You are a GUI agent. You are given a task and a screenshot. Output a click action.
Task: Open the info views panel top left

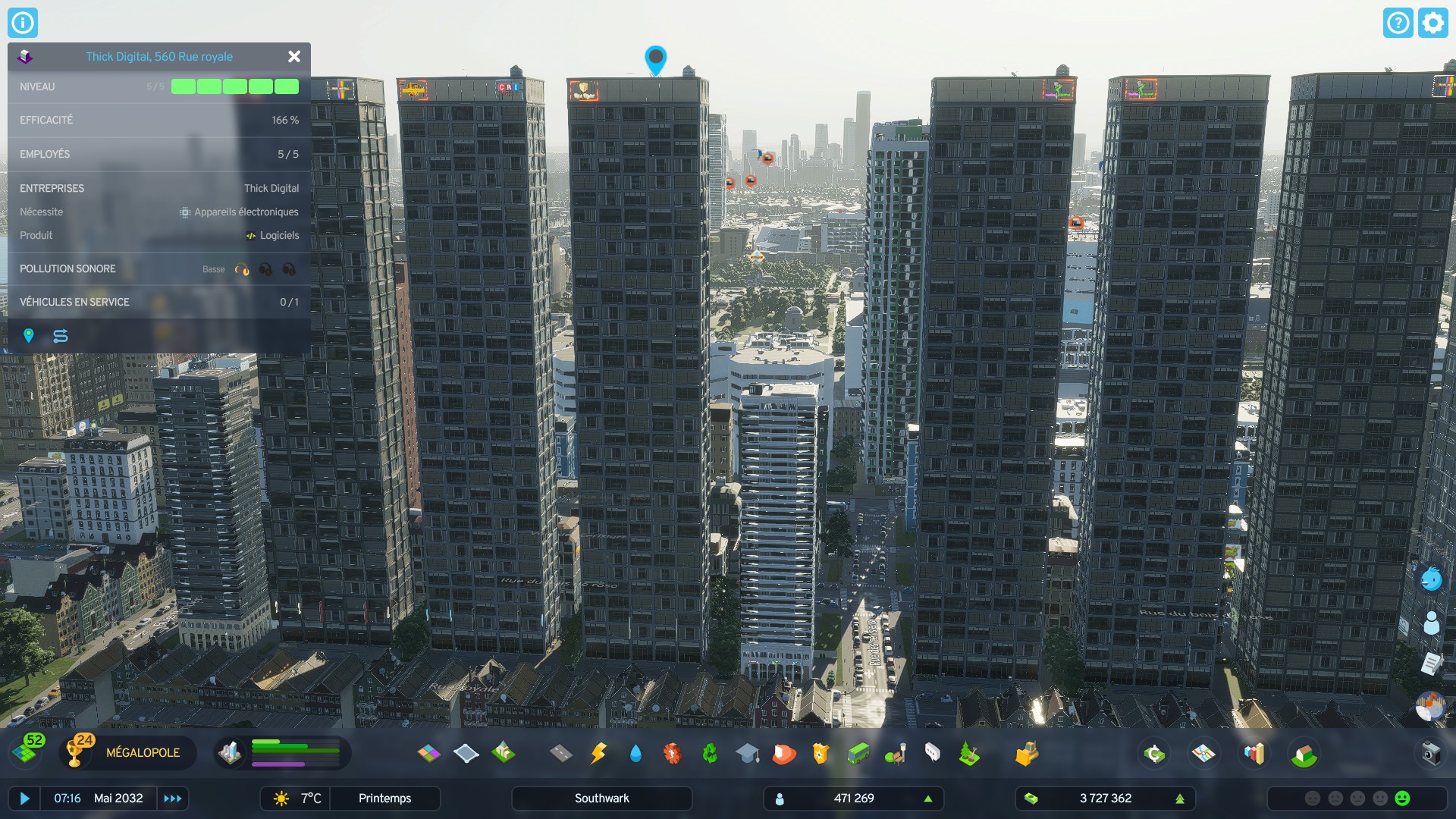22,22
